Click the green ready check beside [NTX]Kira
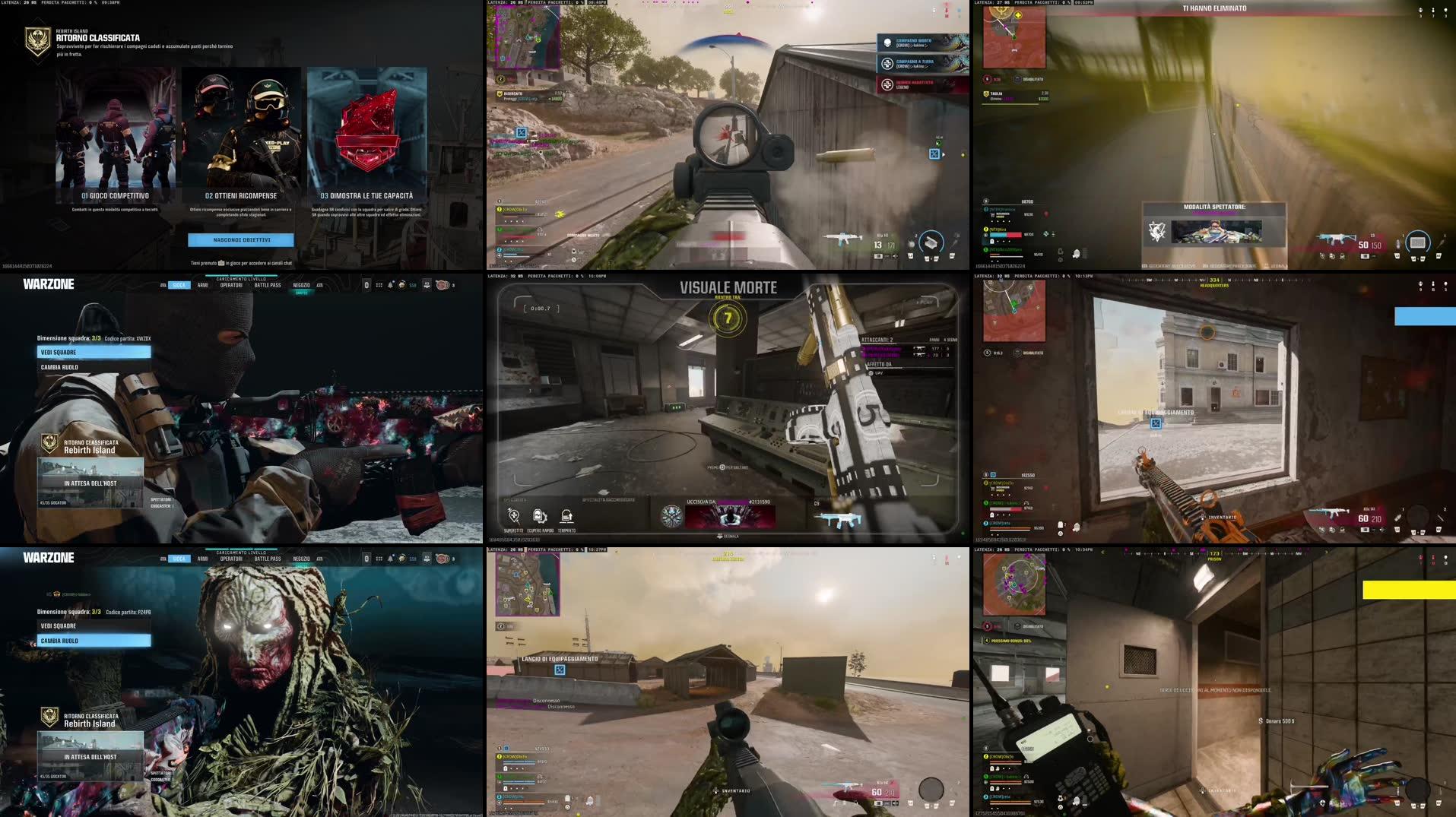Viewport: 1456px width, 817px height. point(1047,233)
